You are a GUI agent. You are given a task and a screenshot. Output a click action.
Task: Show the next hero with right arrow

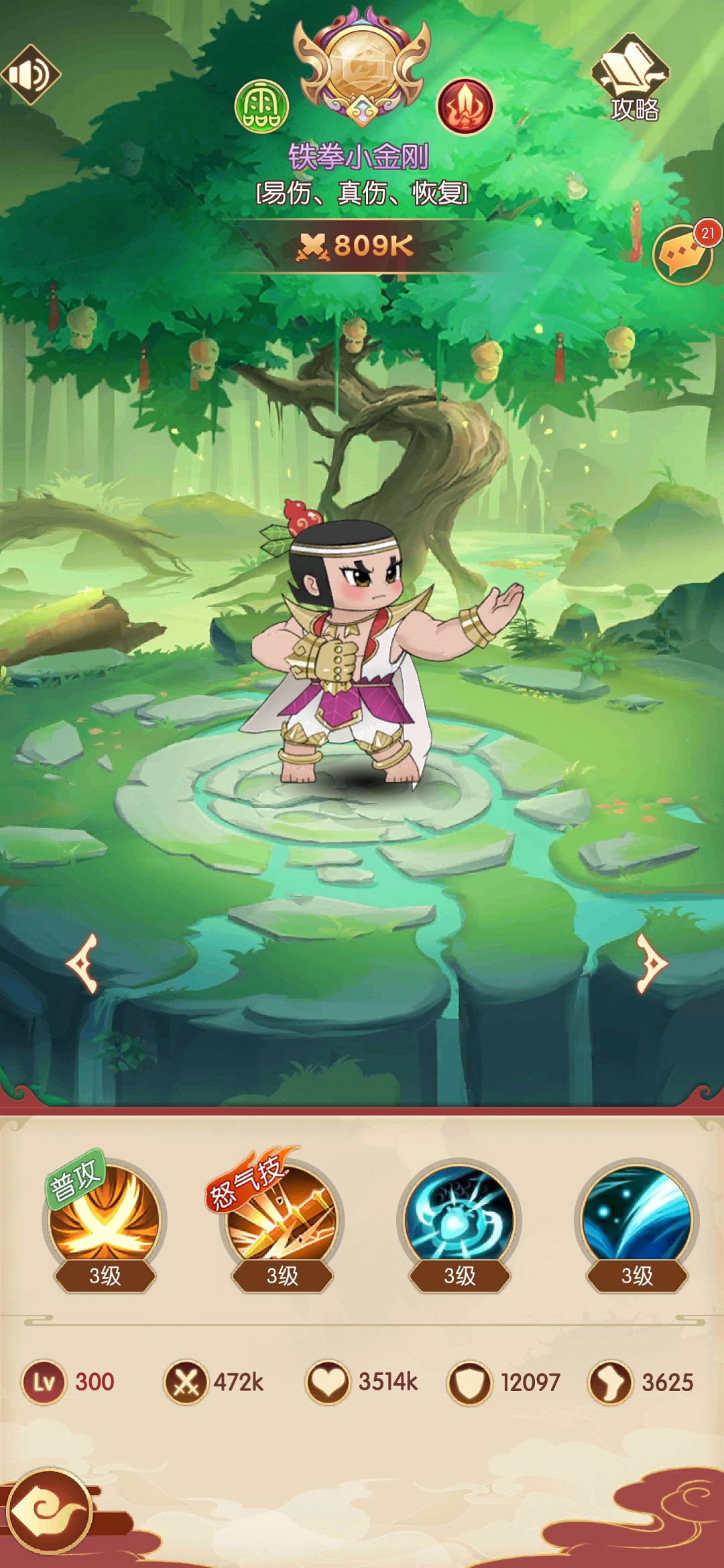[x=651, y=963]
